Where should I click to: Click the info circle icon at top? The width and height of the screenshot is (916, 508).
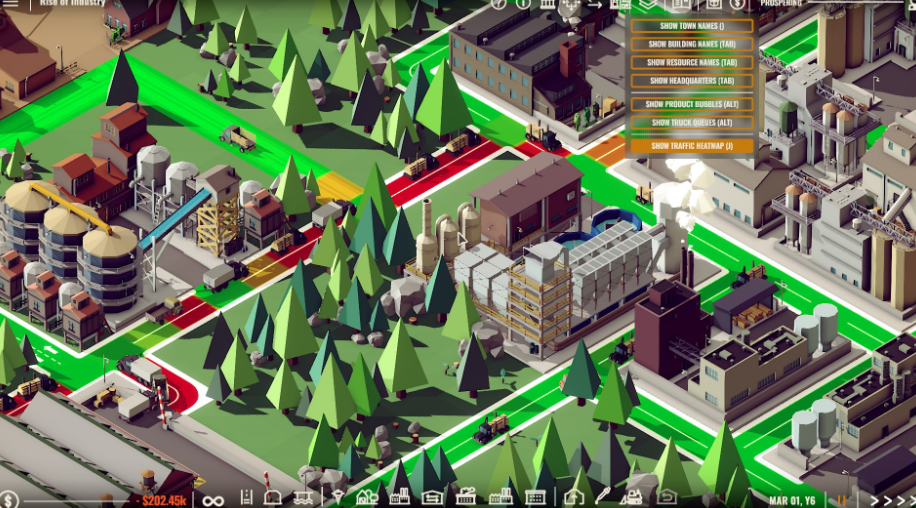coord(523,4)
